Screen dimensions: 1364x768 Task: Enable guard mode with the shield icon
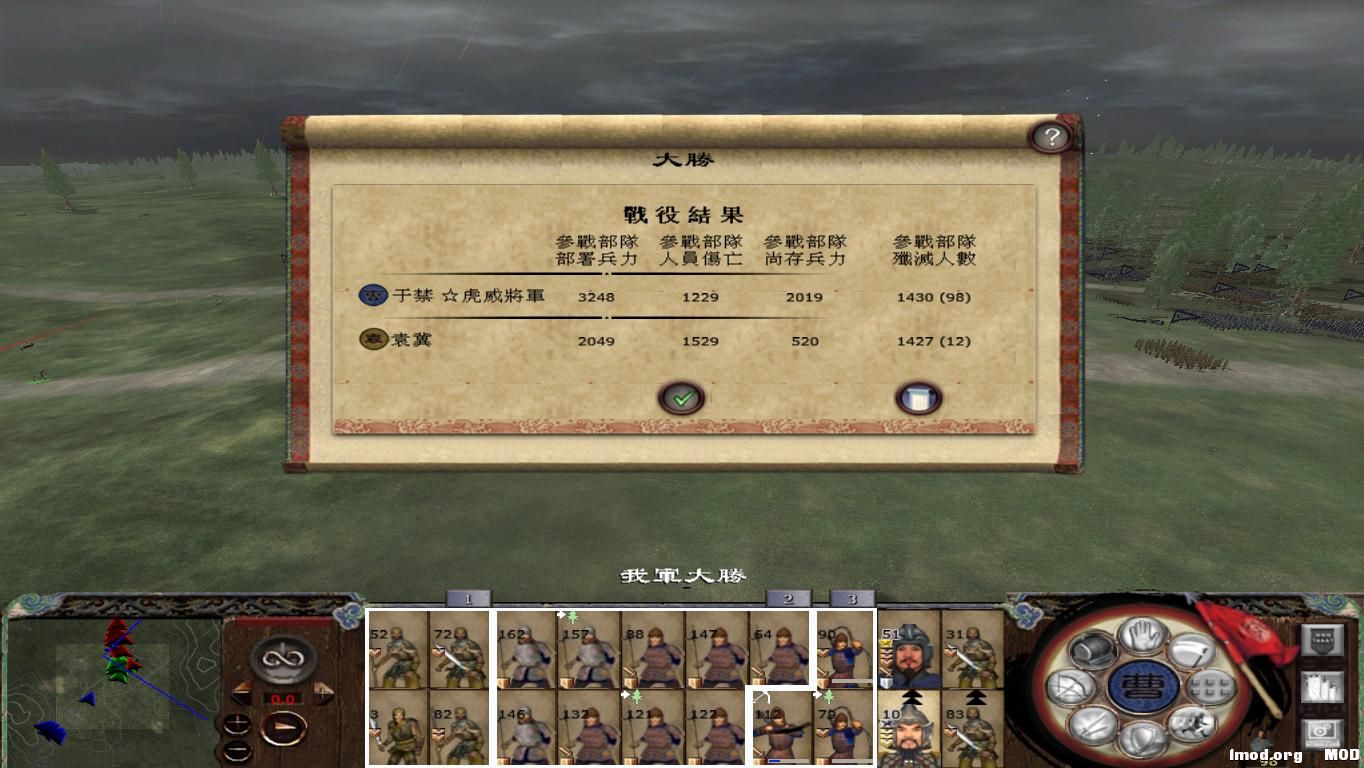tap(1144, 740)
